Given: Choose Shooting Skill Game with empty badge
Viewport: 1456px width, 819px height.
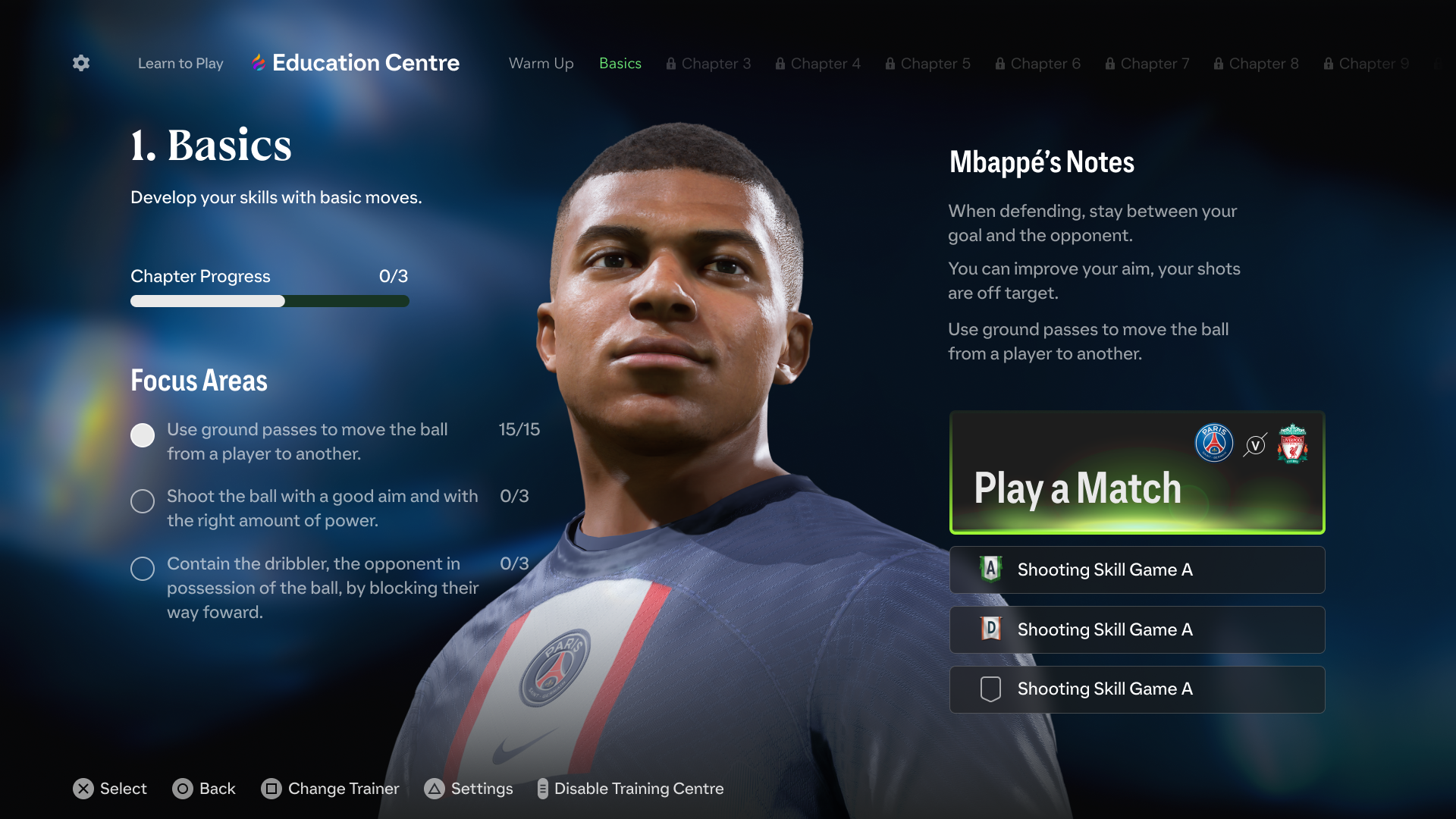Looking at the screenshot, I should 1137,689.
